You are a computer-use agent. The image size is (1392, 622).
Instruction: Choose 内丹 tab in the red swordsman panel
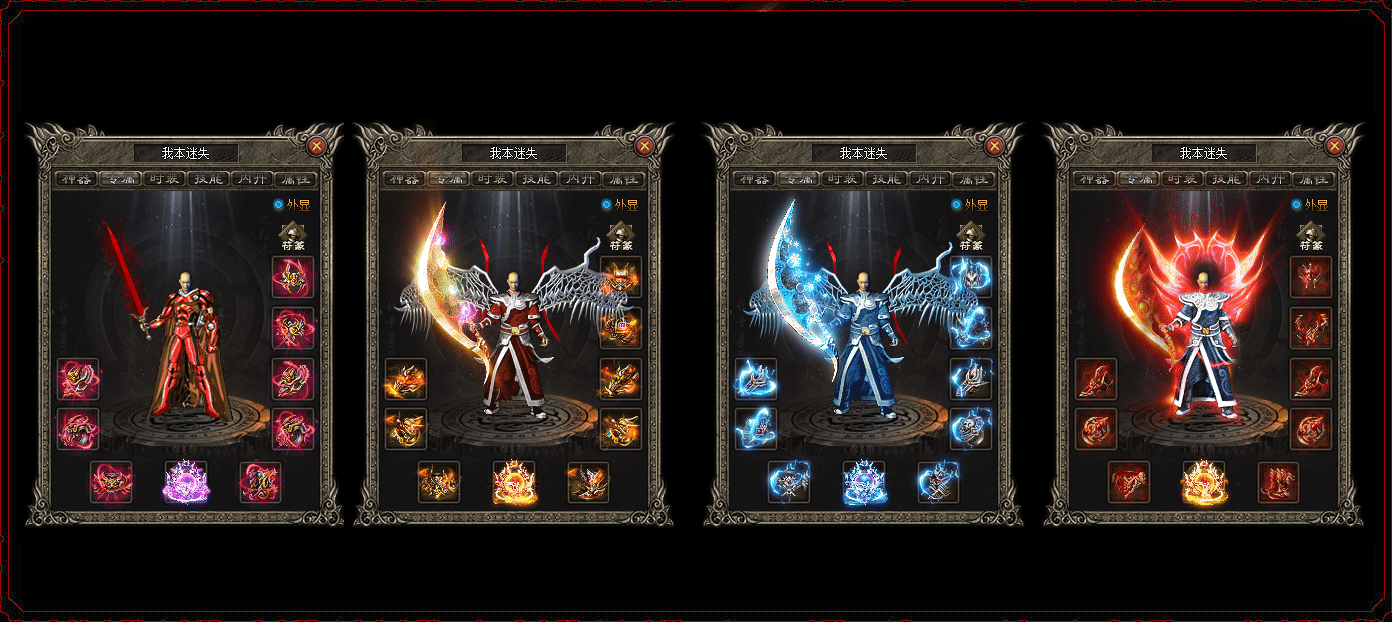point(252,179)
